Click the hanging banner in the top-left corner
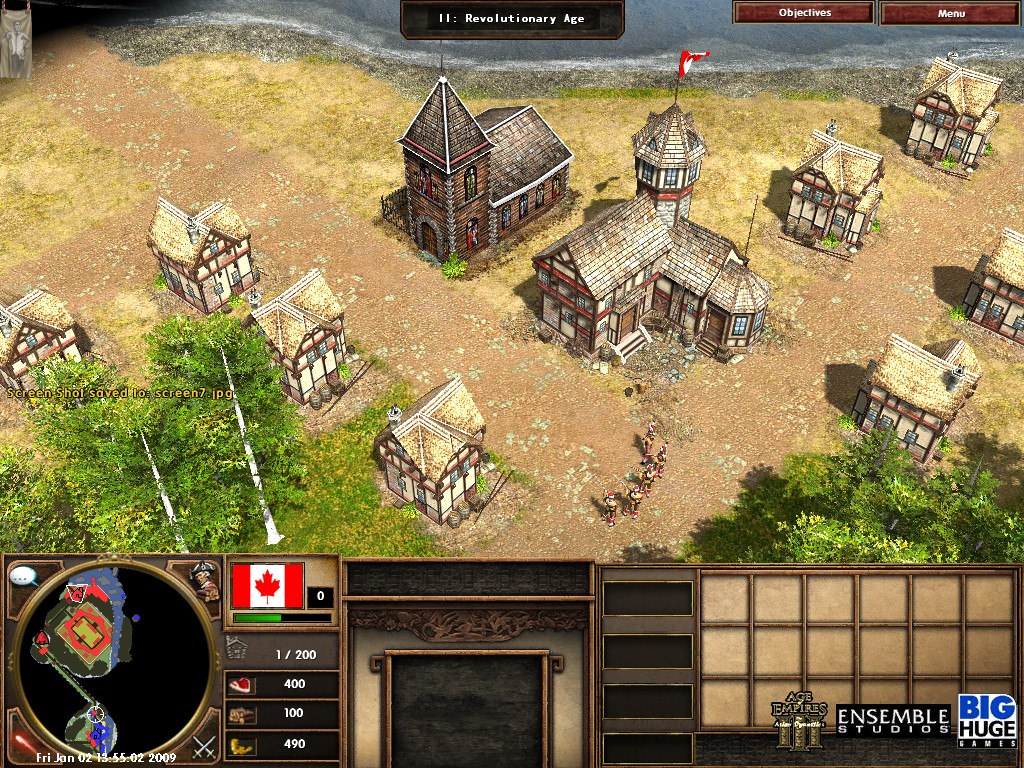The width and height of the screenshot is (1024, 768). tap(15, 40)
